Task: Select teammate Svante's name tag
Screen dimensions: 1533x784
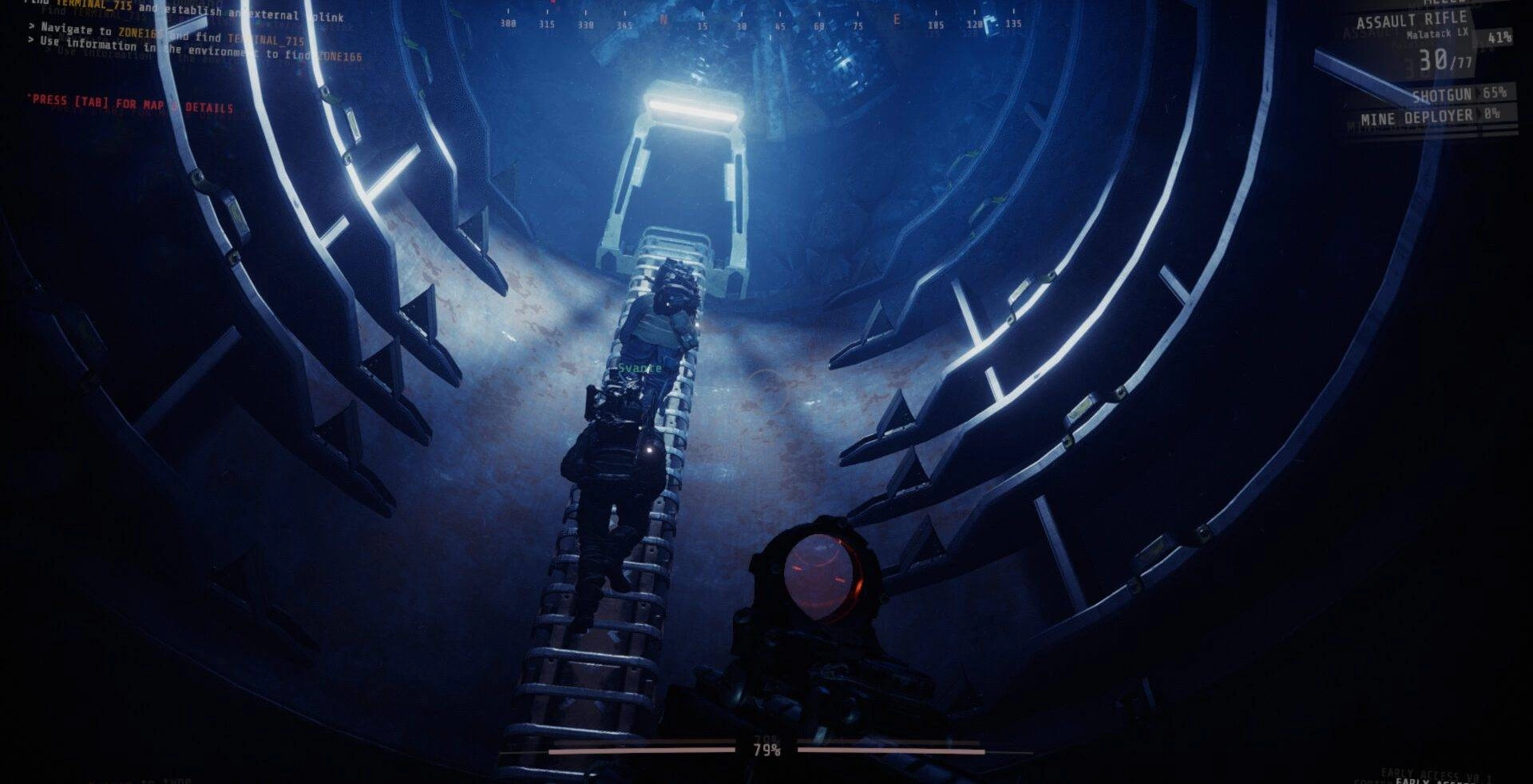Action: 640,368
